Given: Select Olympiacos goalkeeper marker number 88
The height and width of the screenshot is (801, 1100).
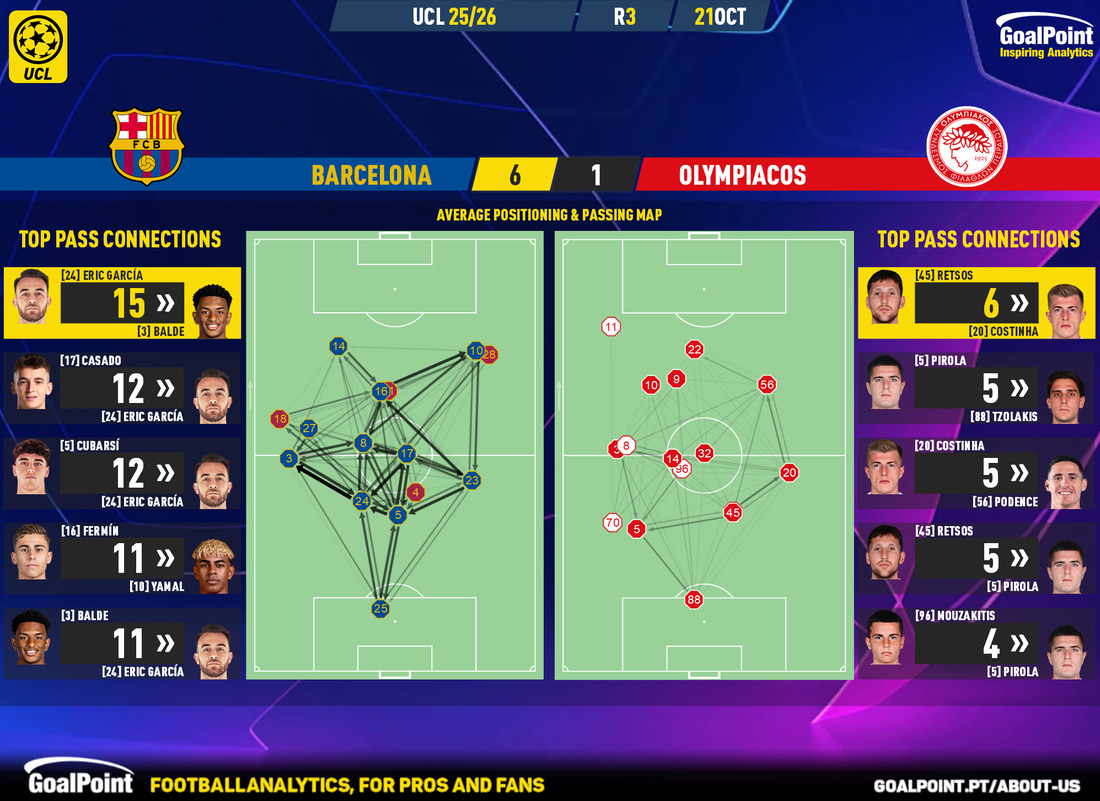Looking at the screenshot, I should tap(693, 600).
